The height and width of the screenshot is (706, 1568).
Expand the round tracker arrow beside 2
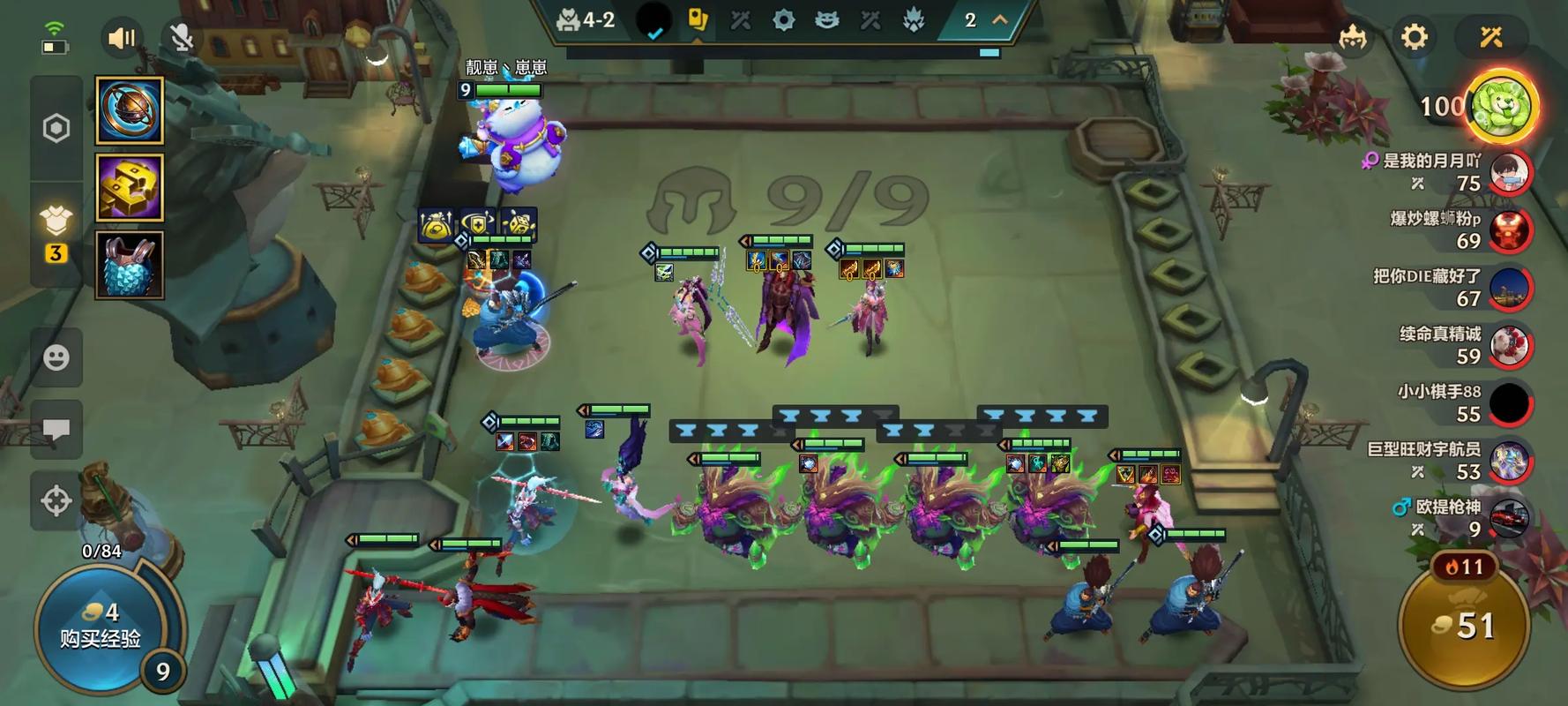coord(1000,19)
